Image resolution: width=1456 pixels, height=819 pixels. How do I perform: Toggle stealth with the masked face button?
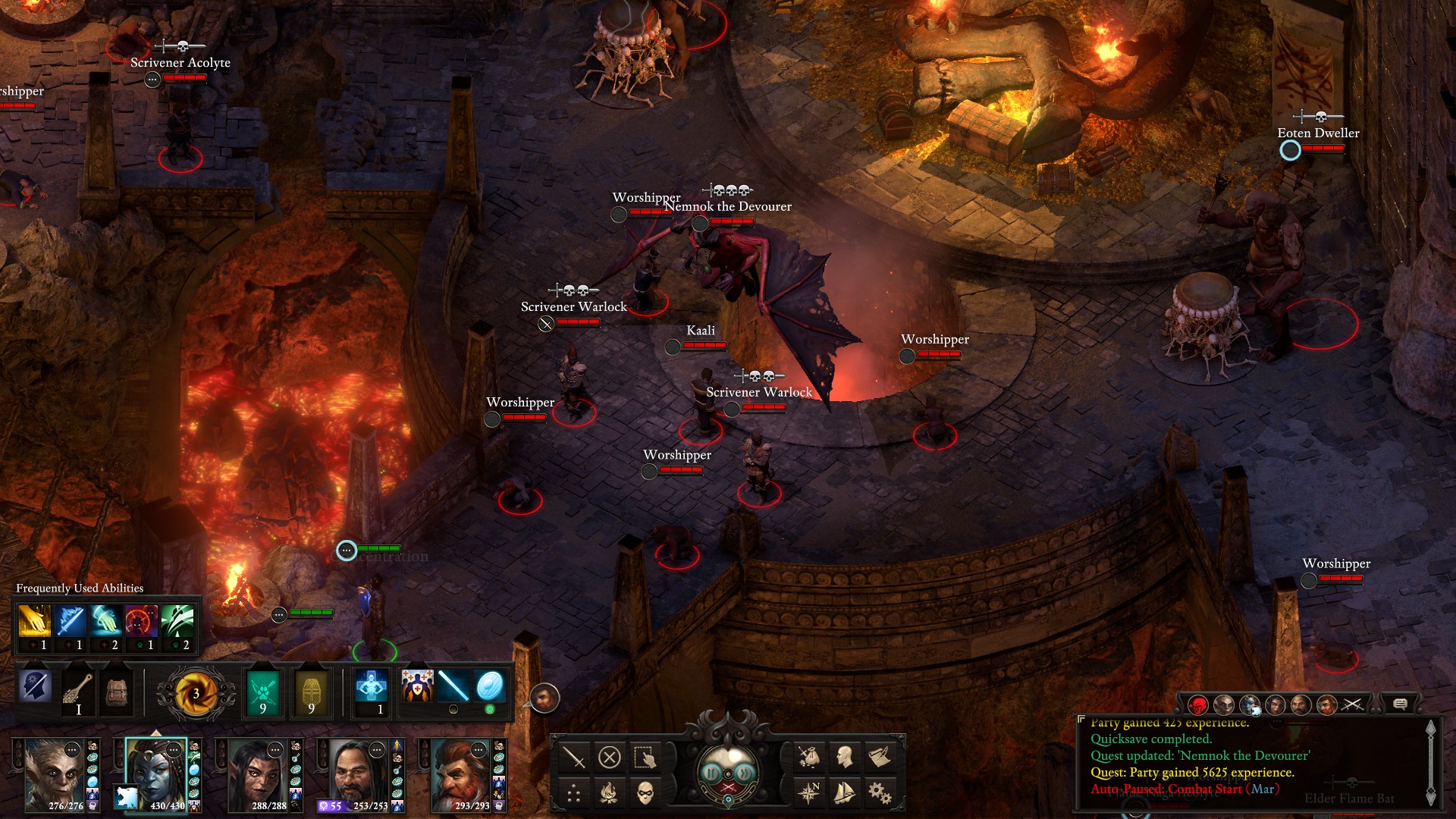coord(645,793)
